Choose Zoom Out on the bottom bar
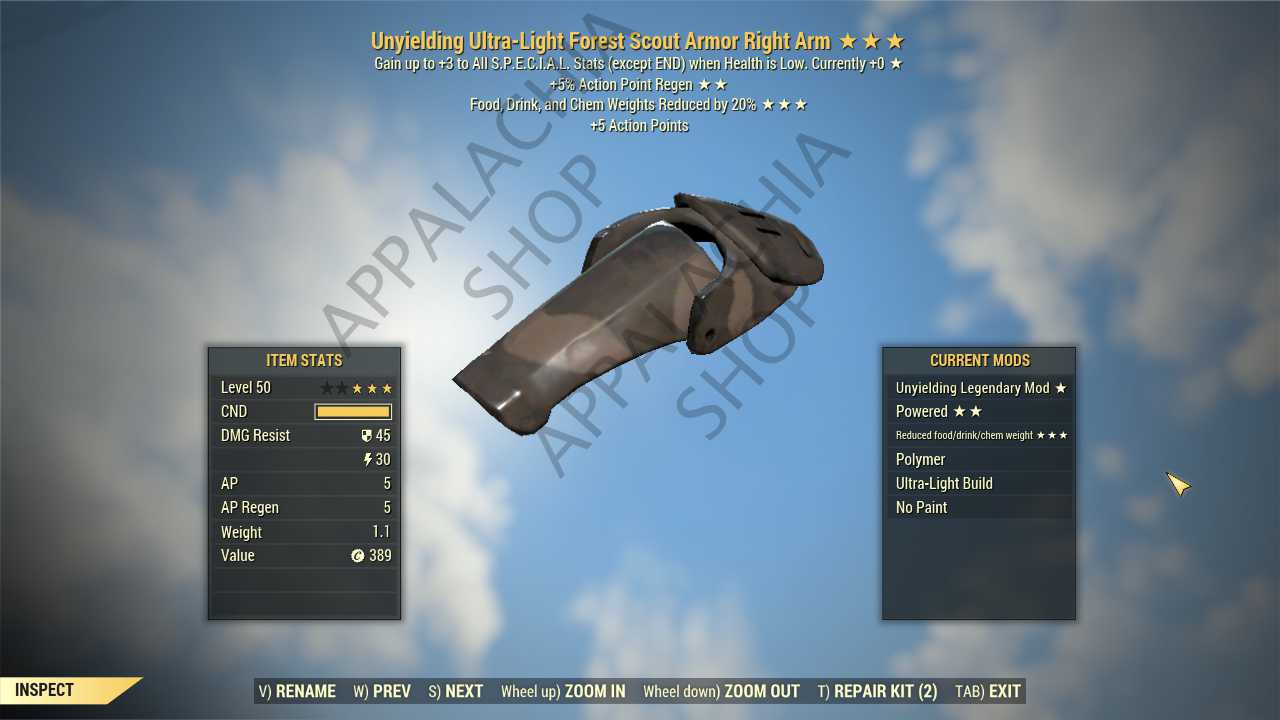 click(721, 691)
